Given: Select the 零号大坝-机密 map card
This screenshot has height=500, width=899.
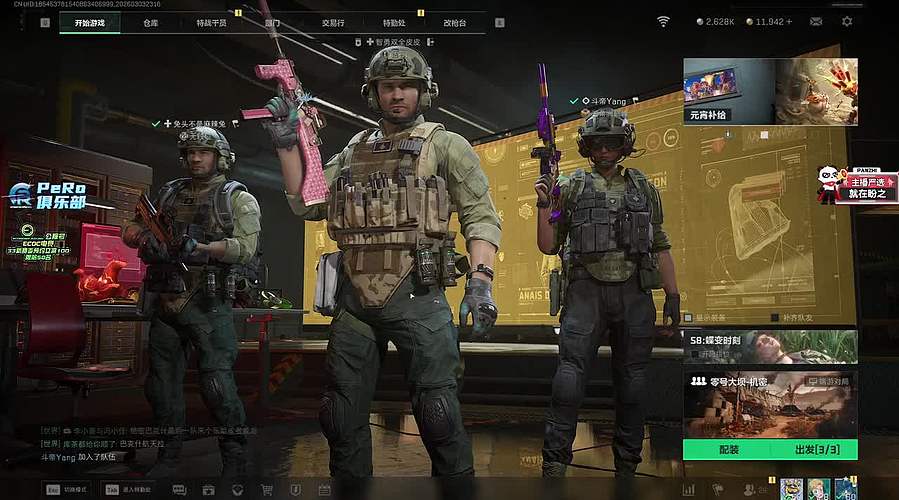Looking at the screenshot, I should point(770,403).
